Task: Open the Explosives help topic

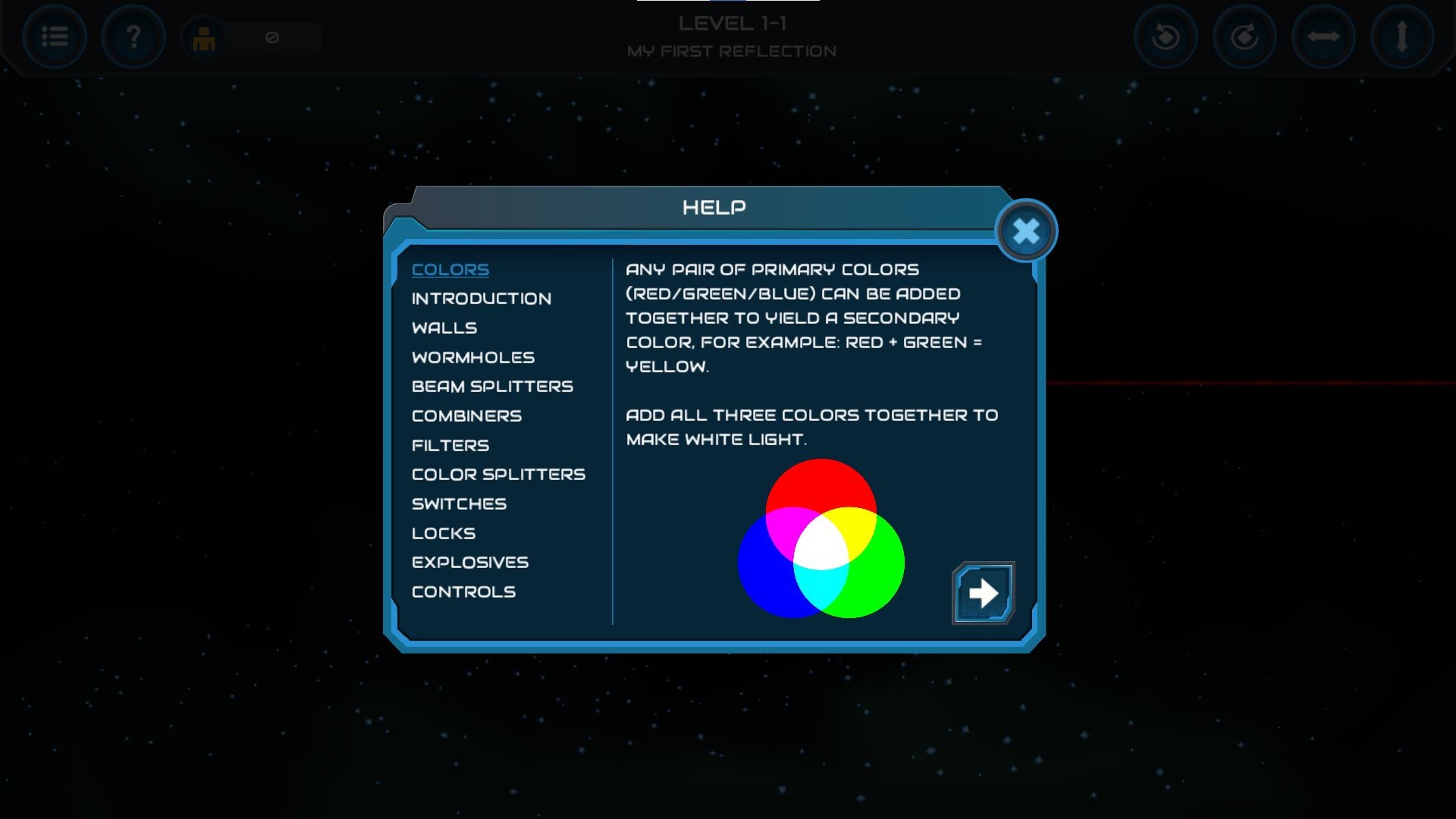Action: [469, 562]
